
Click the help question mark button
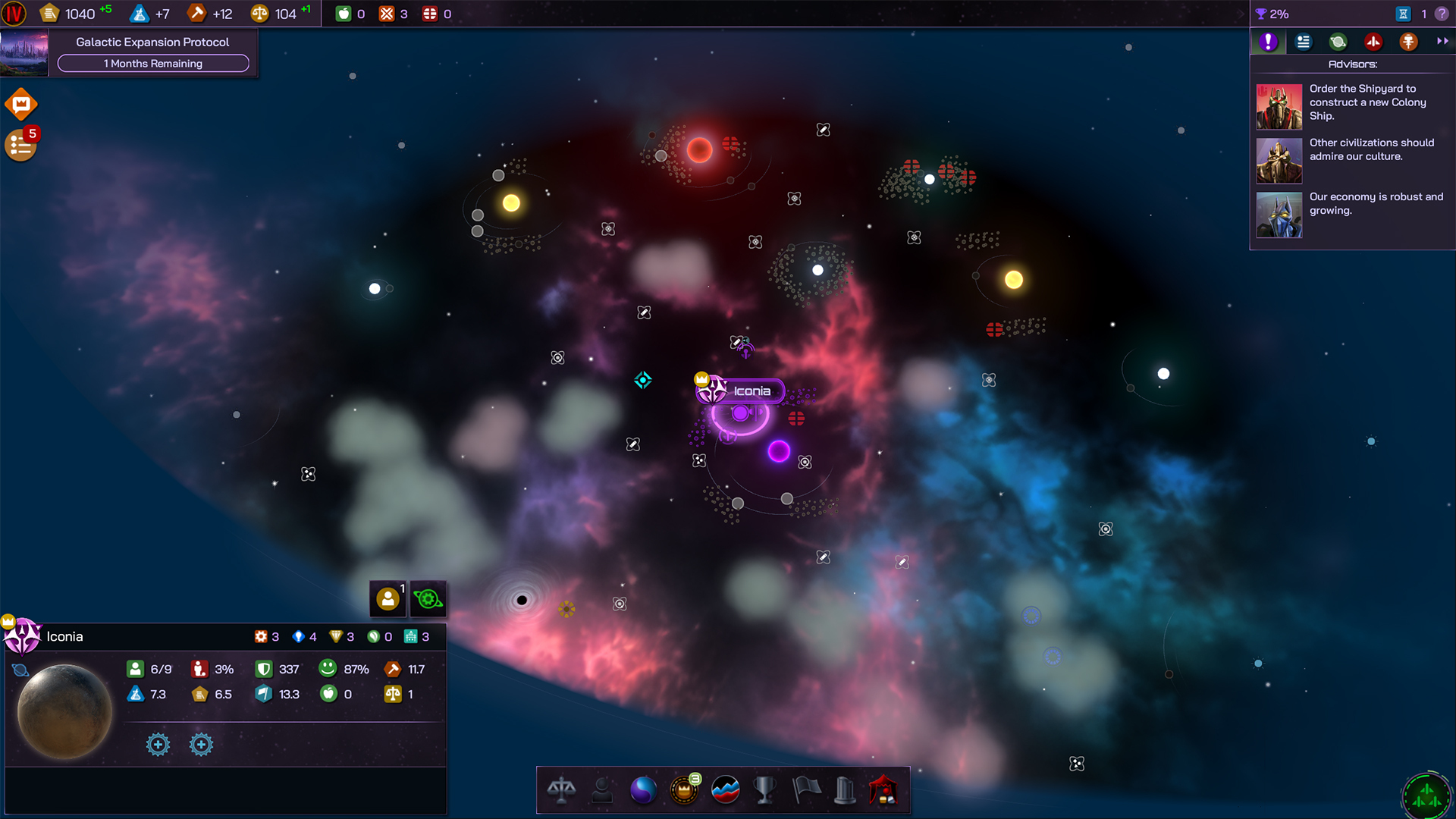[1443, 13]
